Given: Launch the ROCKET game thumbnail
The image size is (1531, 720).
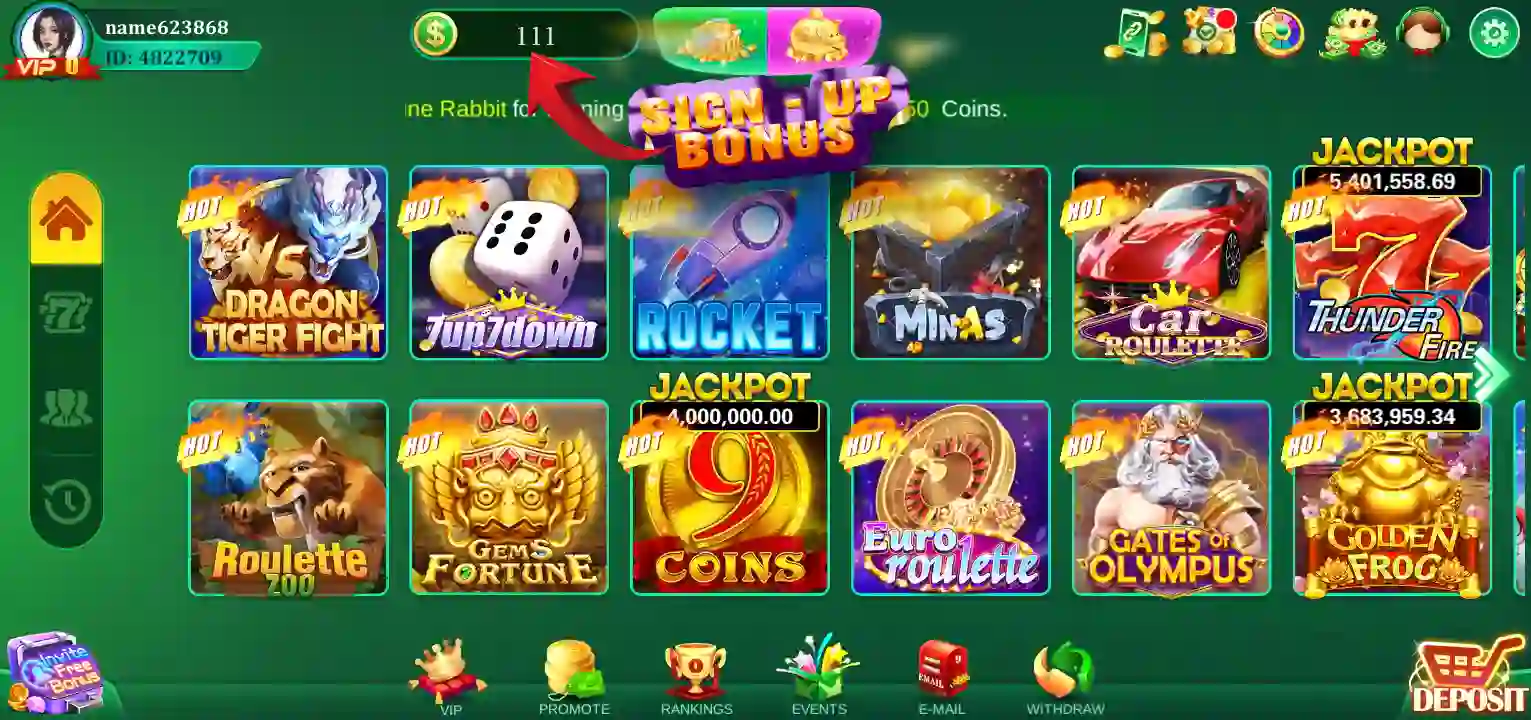Looking at the screenshot, I should [x=729, y=262].
